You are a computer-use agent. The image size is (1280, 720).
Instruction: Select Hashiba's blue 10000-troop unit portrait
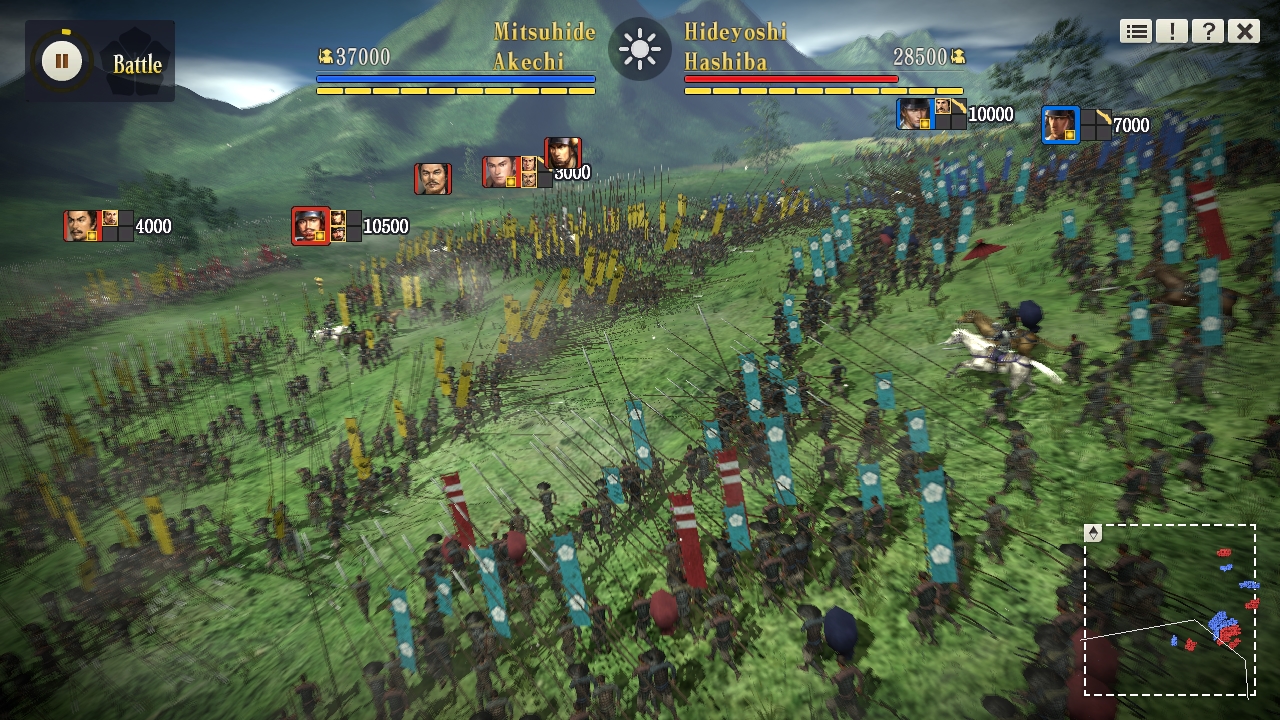pos(917,114)
